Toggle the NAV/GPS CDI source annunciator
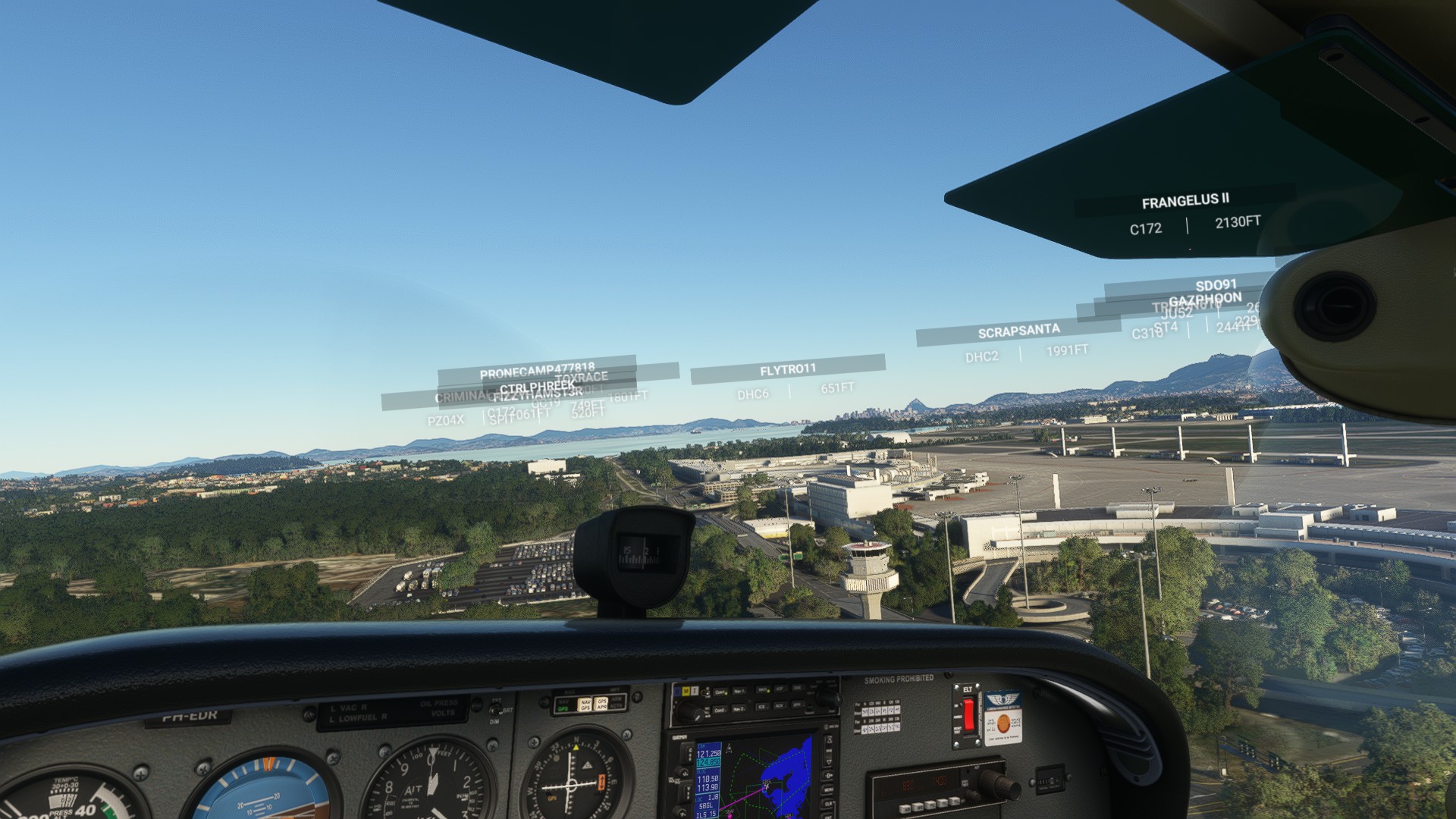 pyautogui.click(x=586, y=704)
